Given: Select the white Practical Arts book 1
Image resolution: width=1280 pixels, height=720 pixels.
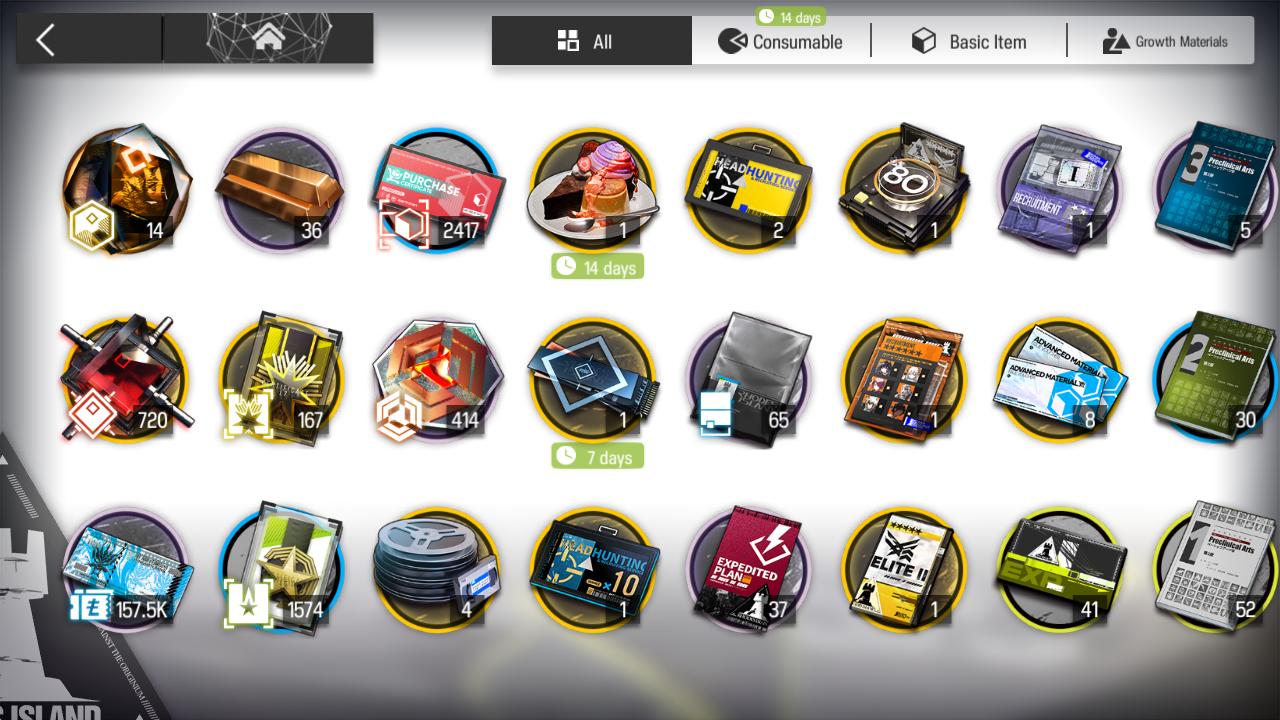Looking at the screenshot, I should tap(1215, 568).
